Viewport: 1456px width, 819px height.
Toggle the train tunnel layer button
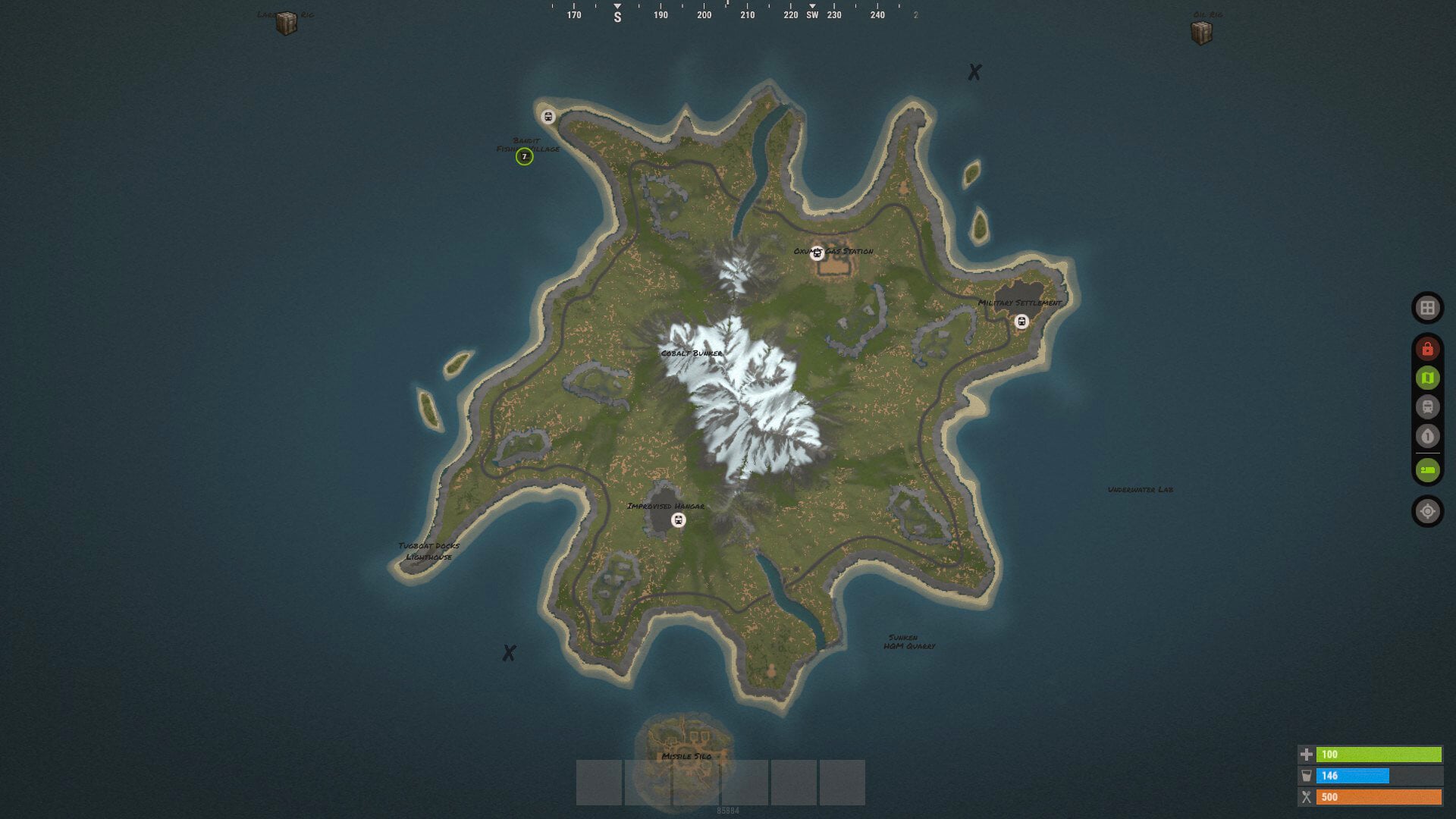tap(1427, 407)
